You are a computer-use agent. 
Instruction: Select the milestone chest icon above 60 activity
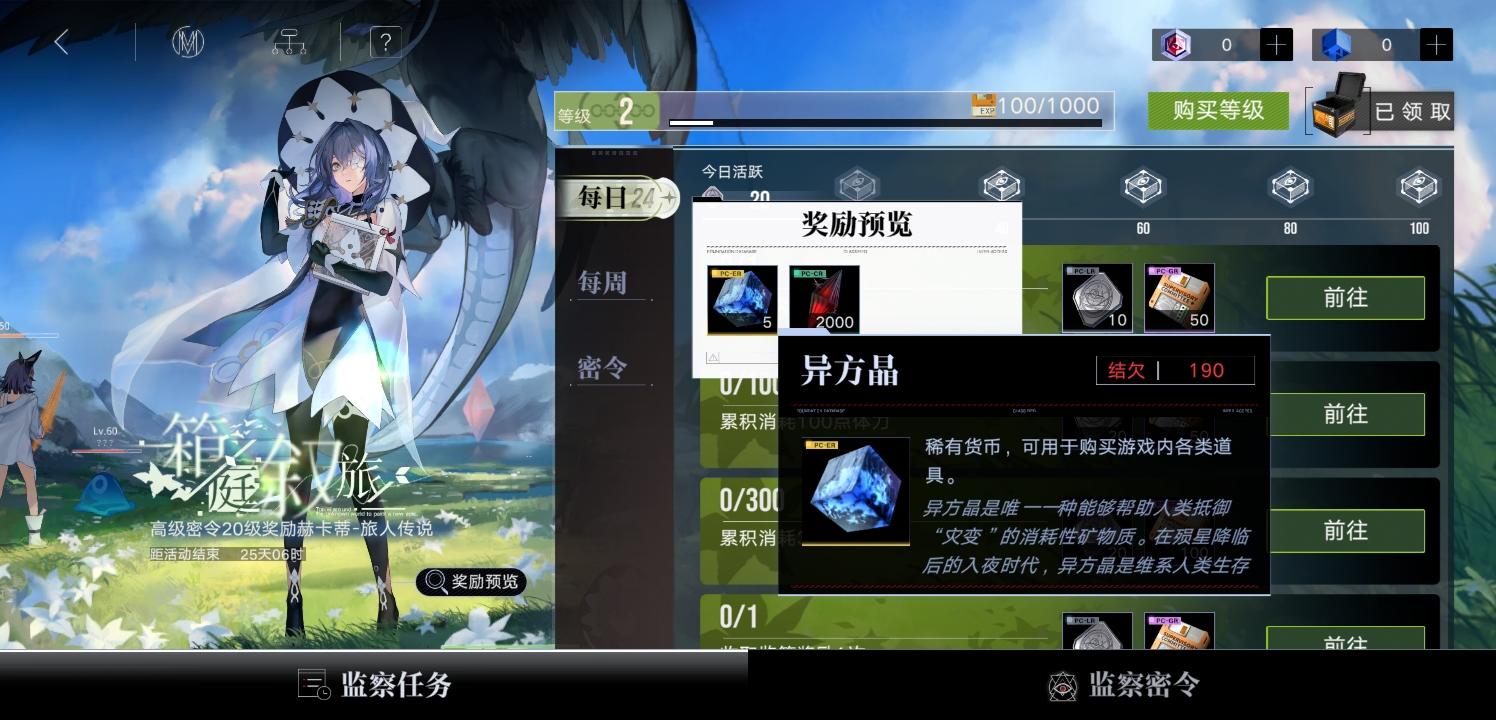click(1143, 186)
